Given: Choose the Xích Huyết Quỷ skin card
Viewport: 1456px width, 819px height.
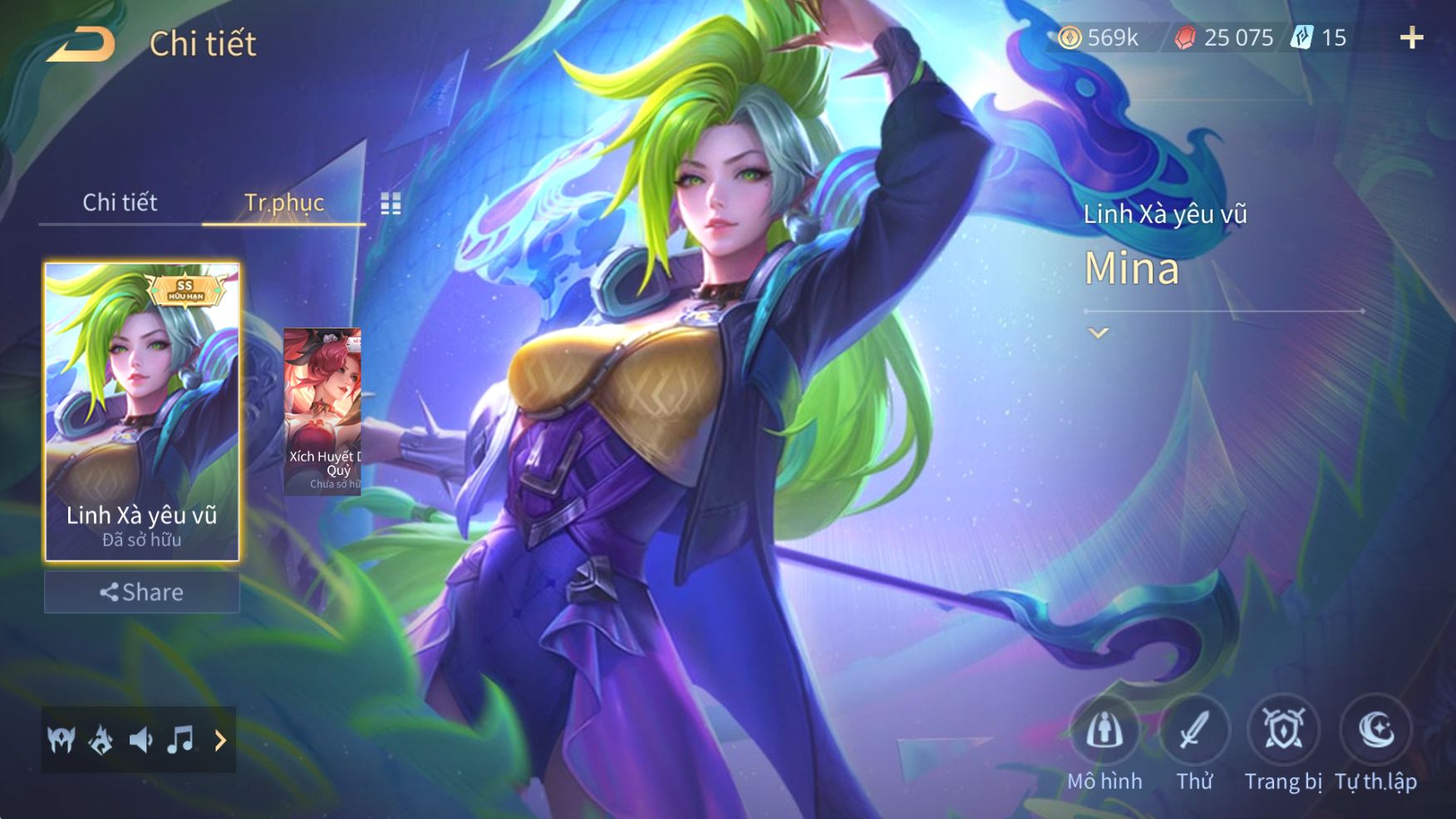Looking at the screenshot, I should [322, 412].
